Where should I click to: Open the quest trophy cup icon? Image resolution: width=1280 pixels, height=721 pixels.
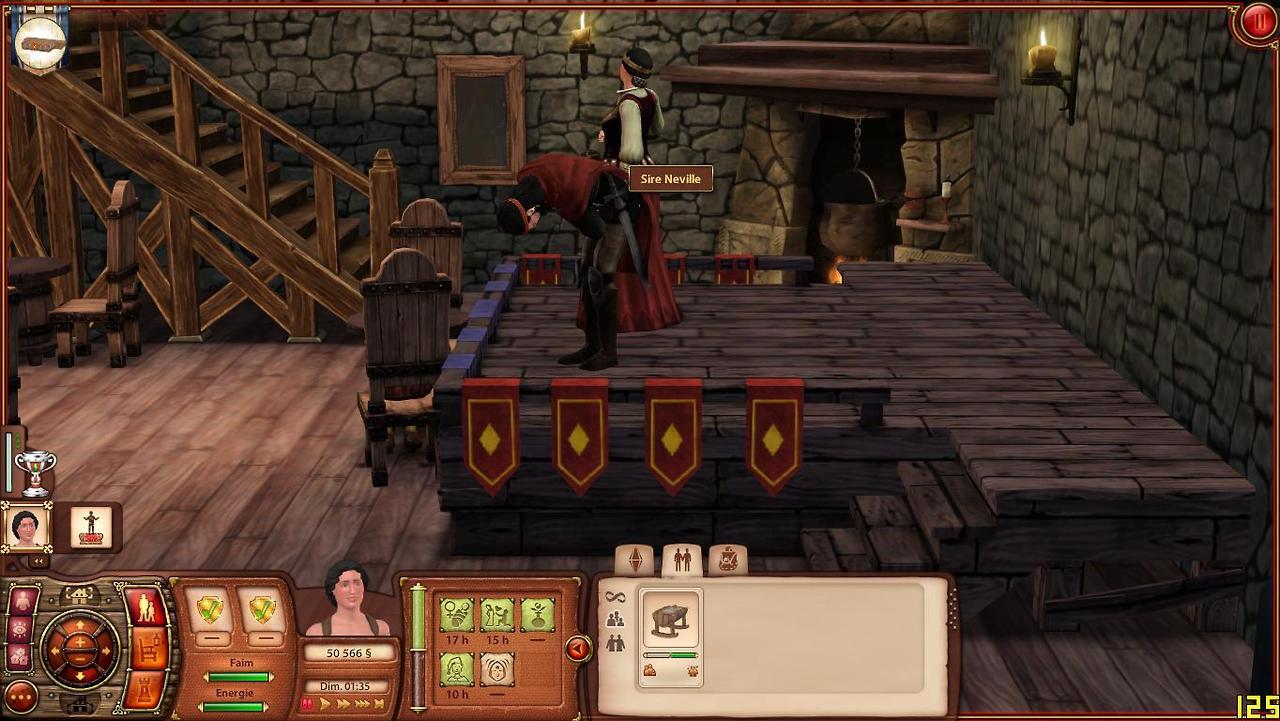point(35,472)
